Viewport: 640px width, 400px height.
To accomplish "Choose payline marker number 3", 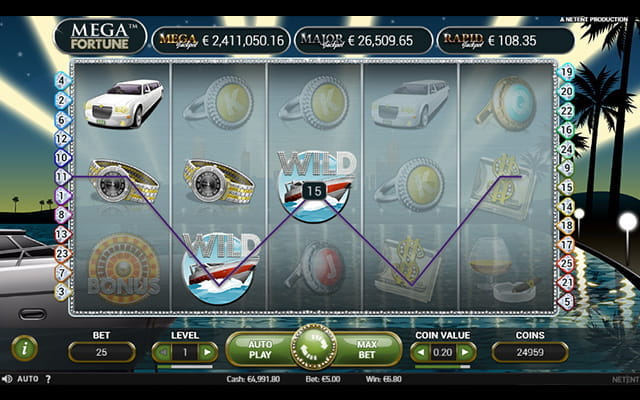I will click(x=62, y=291).
